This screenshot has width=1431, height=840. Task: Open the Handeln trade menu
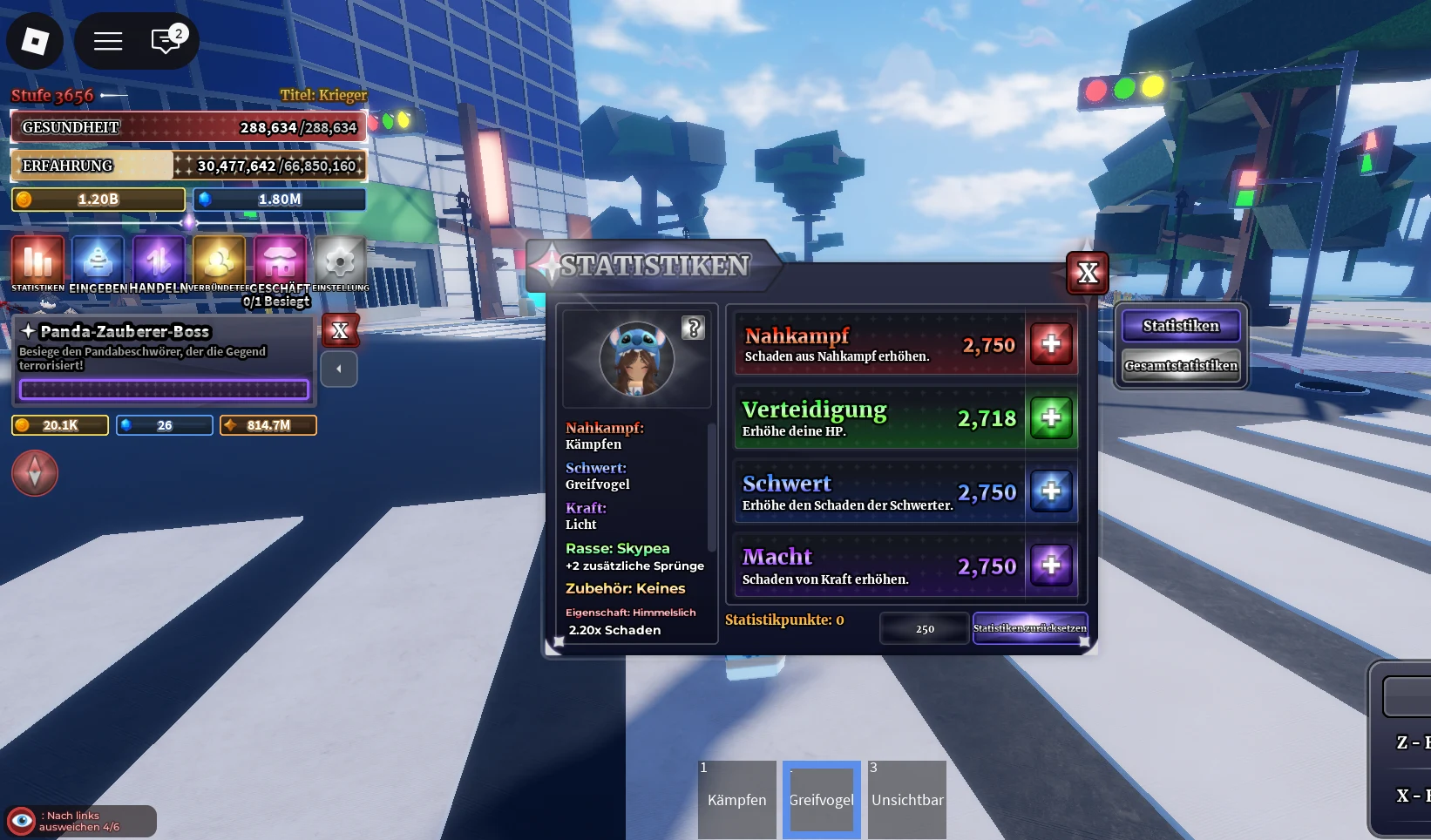point(159,261)
